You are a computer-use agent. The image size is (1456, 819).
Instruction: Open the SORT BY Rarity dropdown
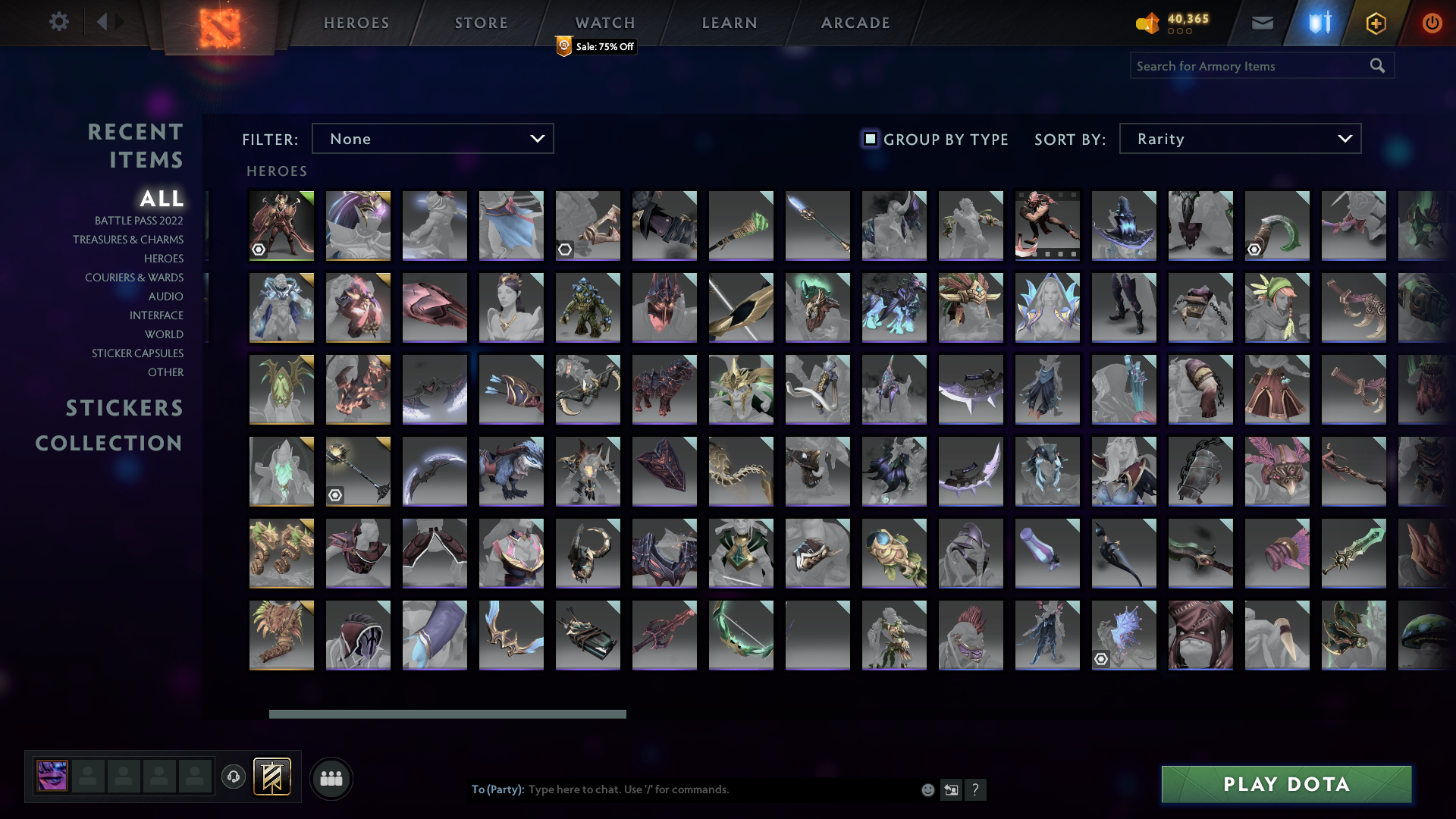[1239, 138]
